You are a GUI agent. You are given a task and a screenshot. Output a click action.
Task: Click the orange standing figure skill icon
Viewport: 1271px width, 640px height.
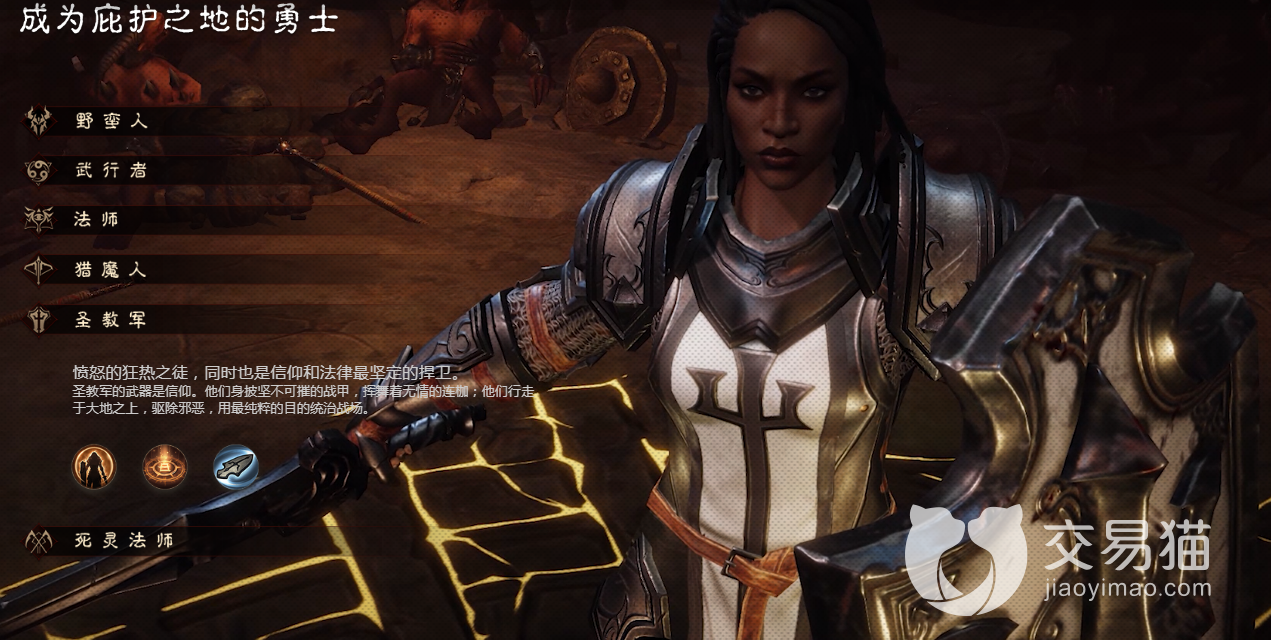point(95,467)
